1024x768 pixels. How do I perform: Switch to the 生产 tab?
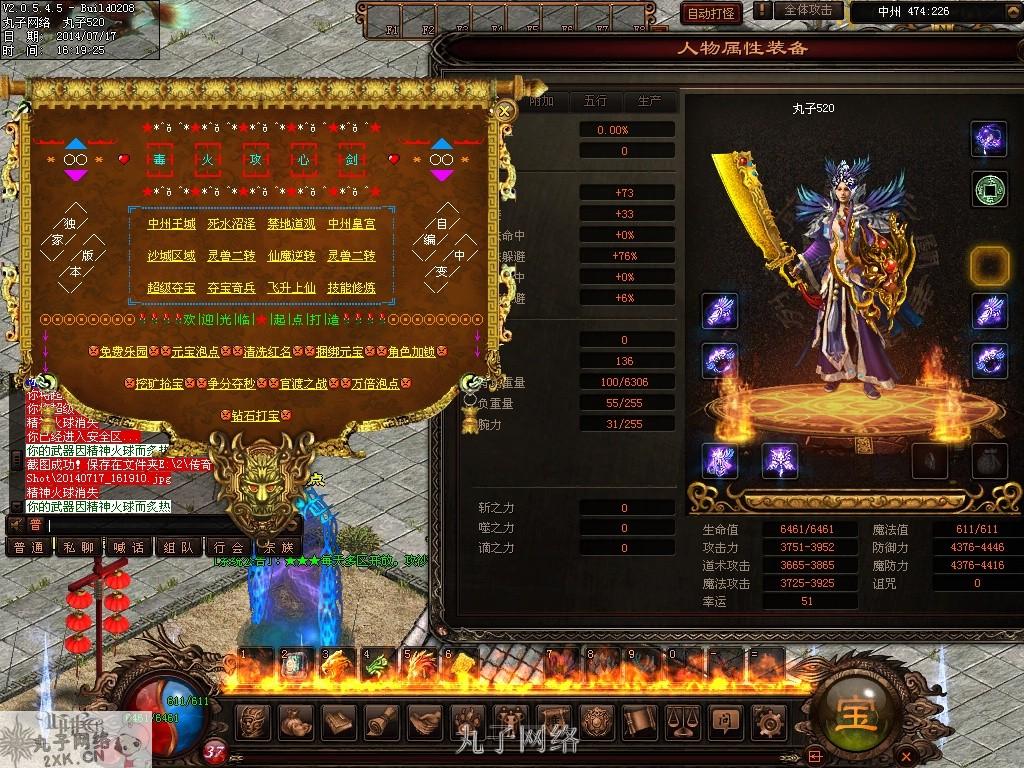point(649,101)
